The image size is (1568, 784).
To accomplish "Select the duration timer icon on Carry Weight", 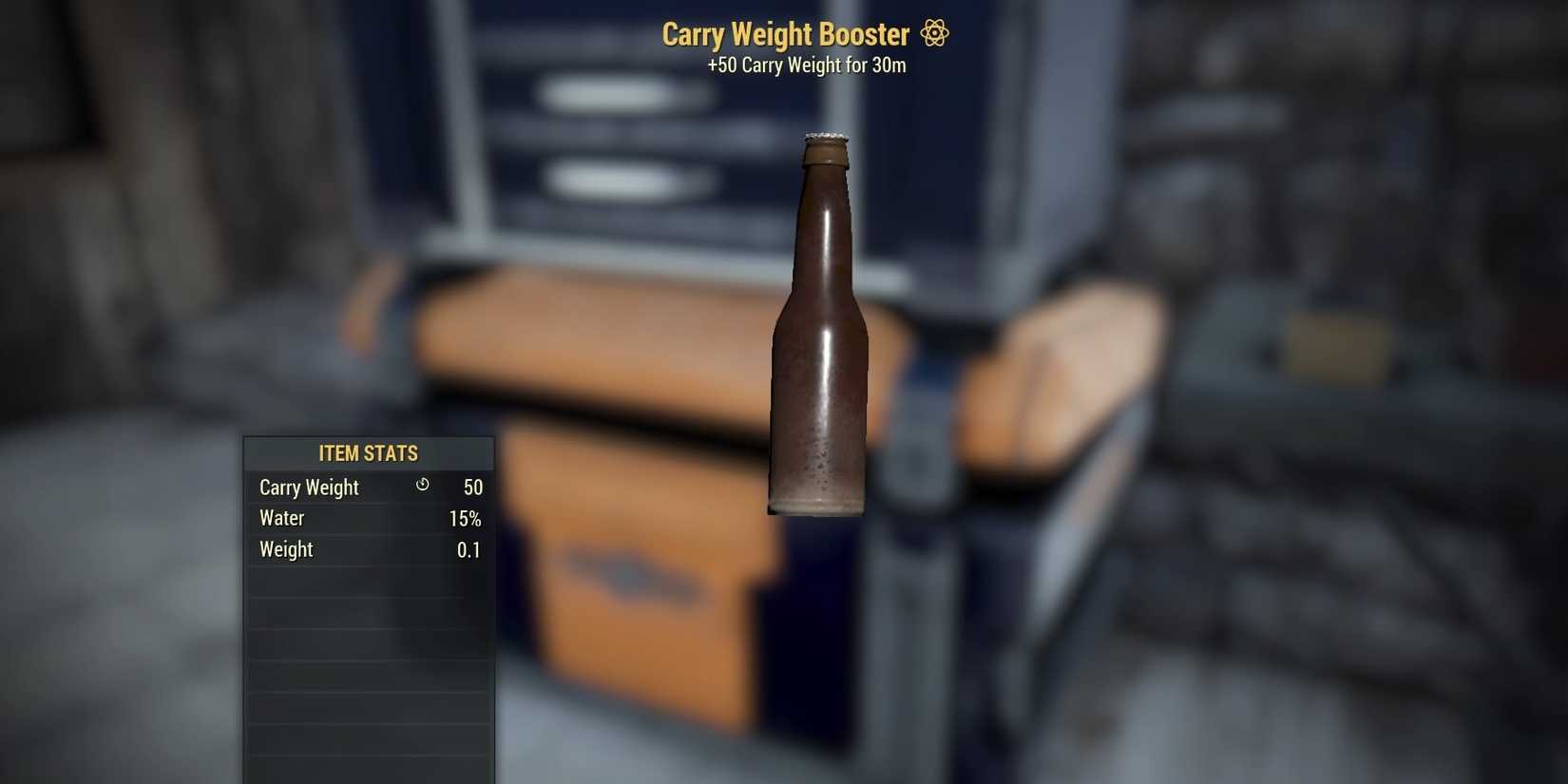I will [x=422, y=486].
